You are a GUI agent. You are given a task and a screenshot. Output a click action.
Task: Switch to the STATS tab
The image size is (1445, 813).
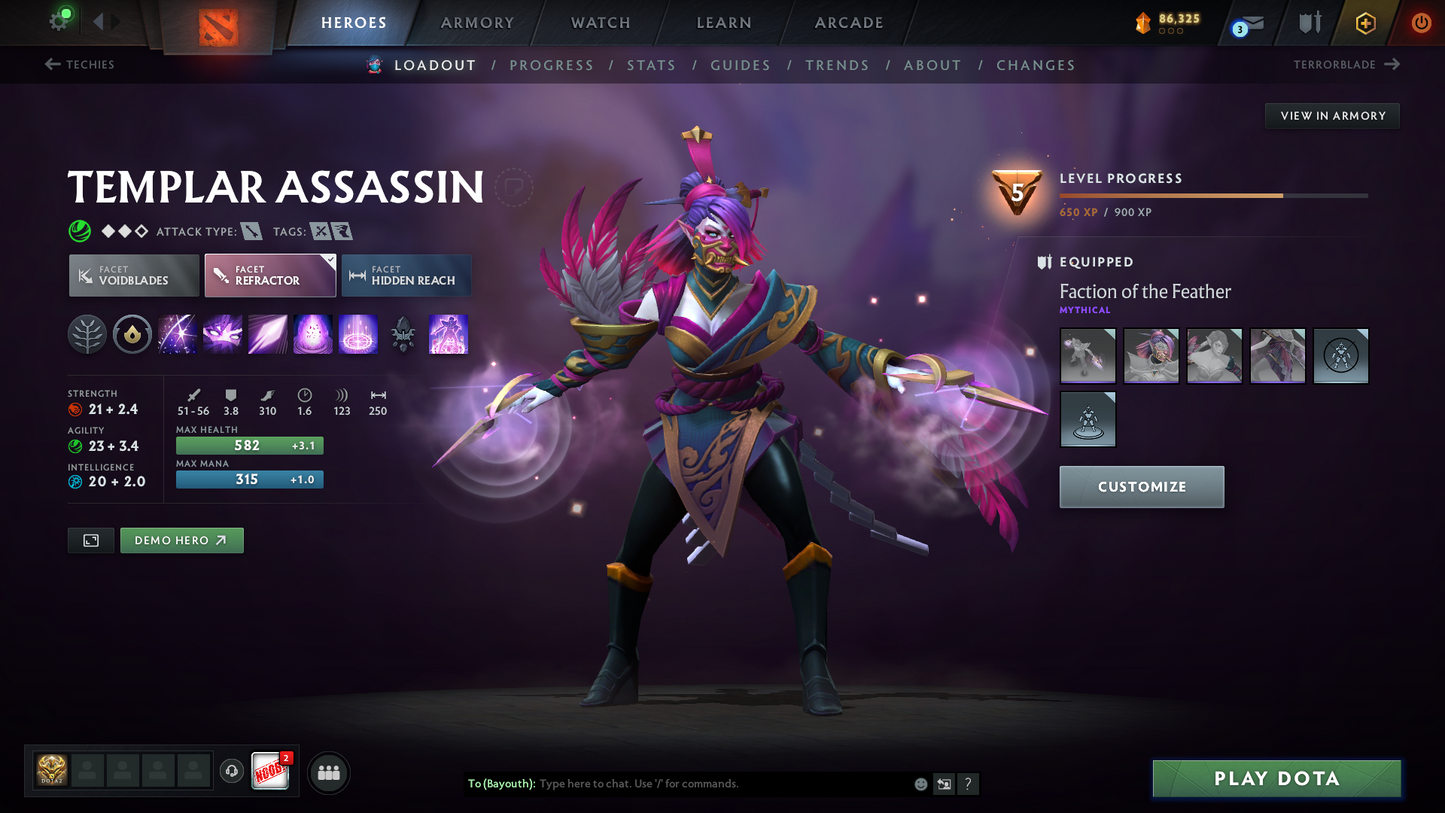651,65
